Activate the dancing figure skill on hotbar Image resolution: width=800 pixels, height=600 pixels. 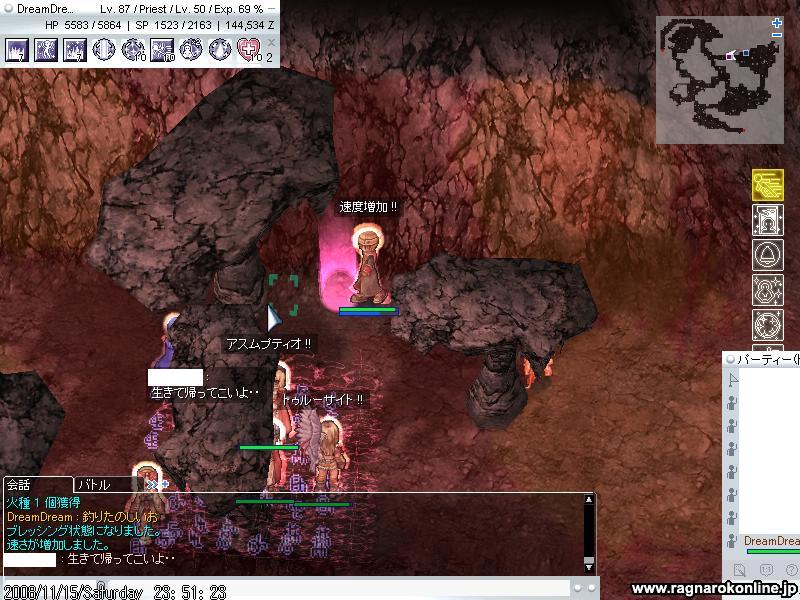coord(46,49)
